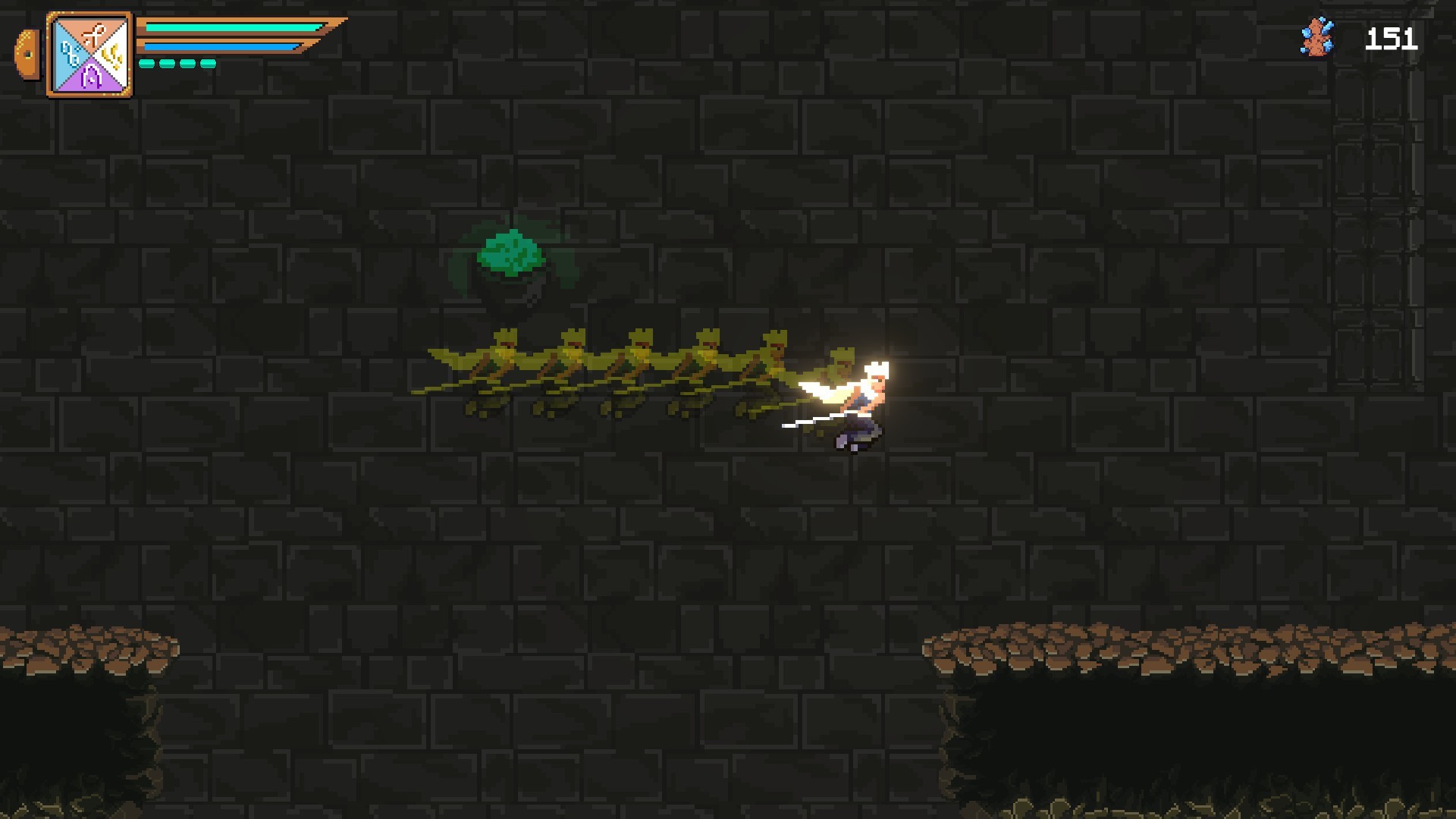Select the blue rune in the ability diamond
Image resolution: width=1456 pixels, height=819 pixels.
tap(71, 55)
